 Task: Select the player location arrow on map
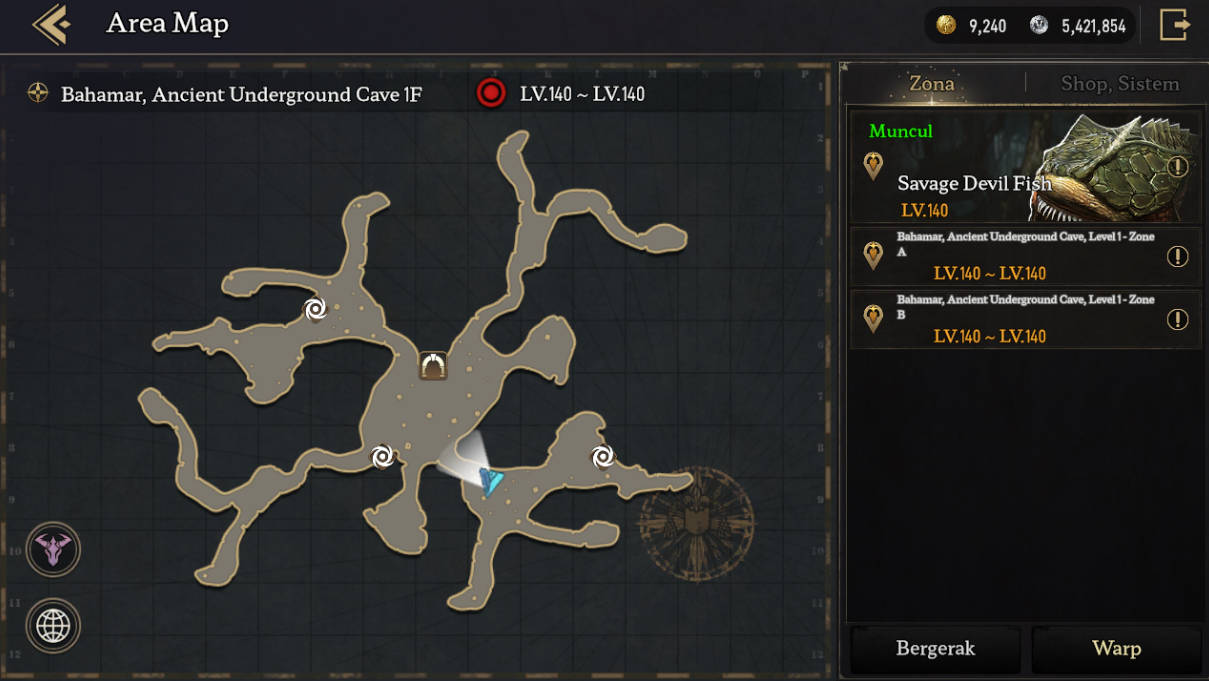pyautogui.click(x=490, y=481)
